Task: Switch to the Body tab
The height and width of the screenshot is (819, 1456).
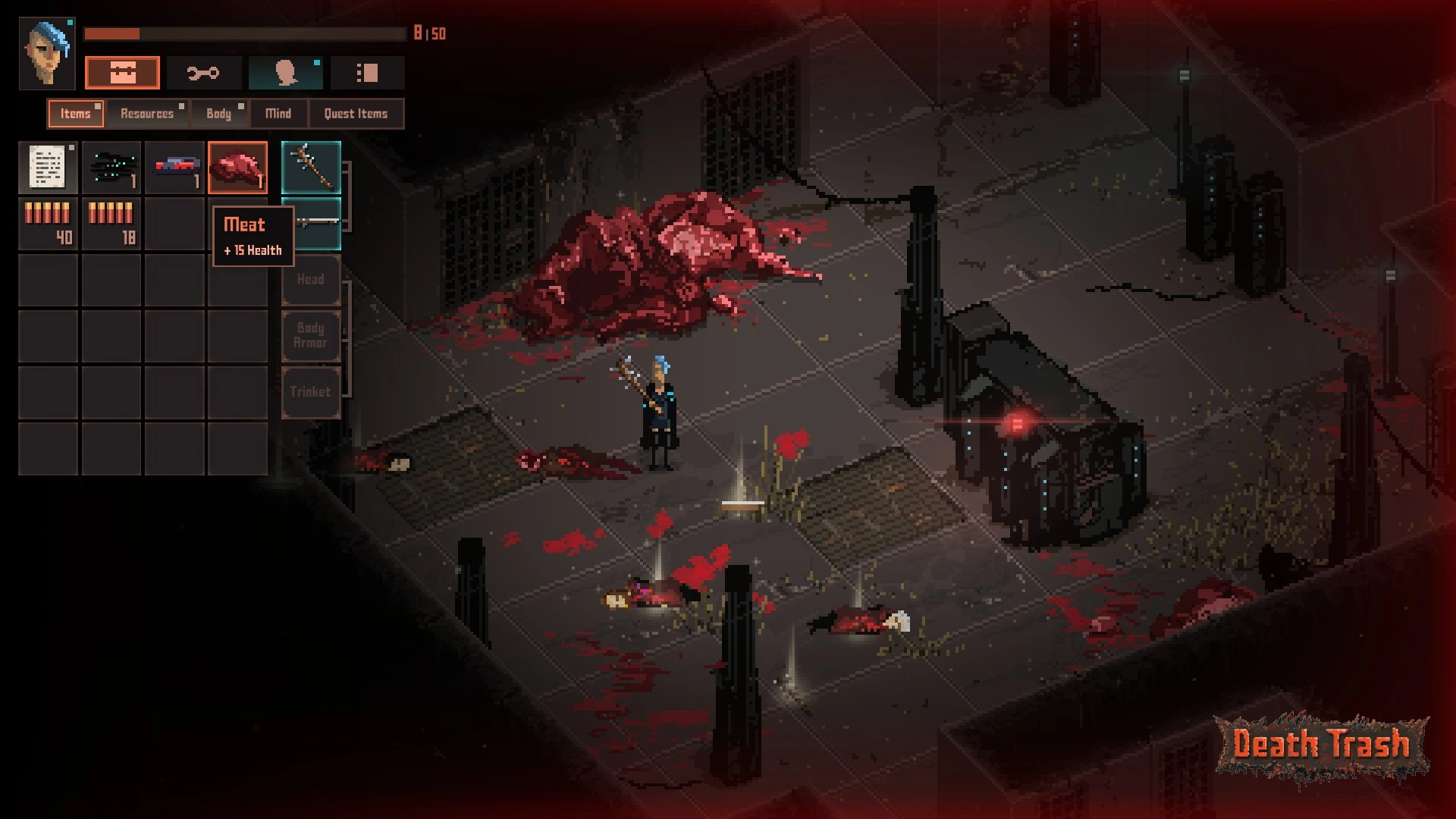Action: click(x=218, y=114)
